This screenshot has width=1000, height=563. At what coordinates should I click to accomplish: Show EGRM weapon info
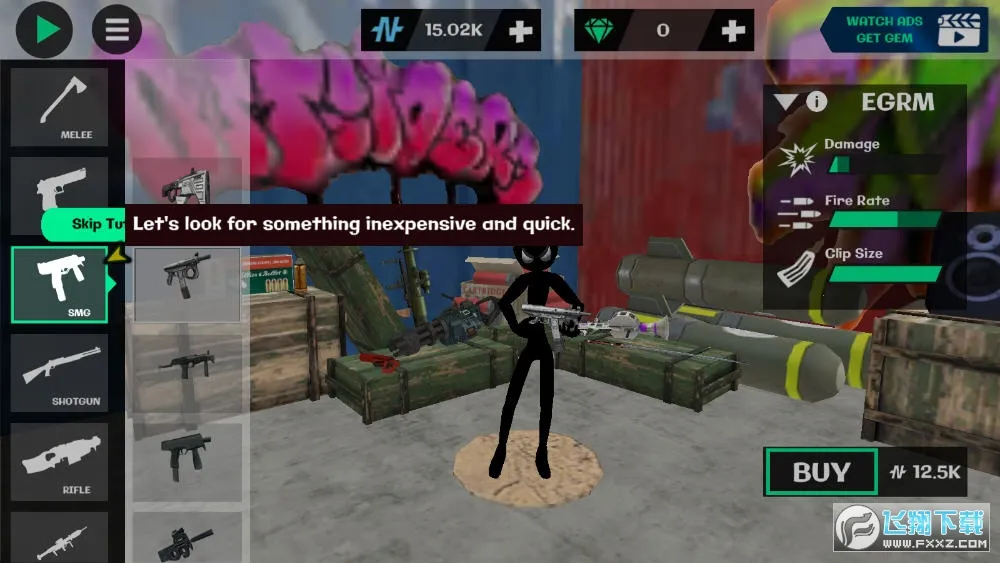tap(817, 101)
